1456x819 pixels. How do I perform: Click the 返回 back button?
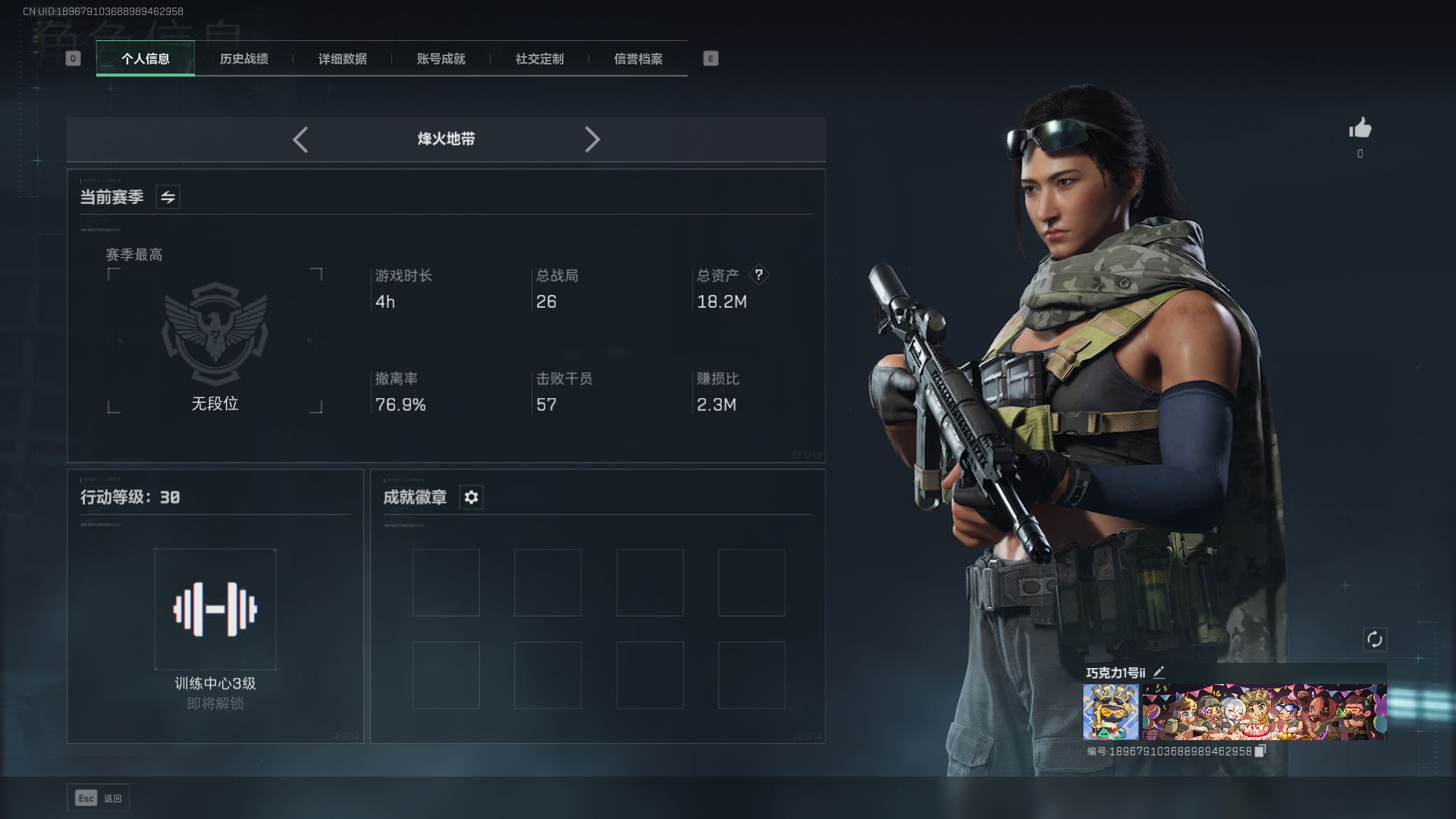[x=99, y=798]
